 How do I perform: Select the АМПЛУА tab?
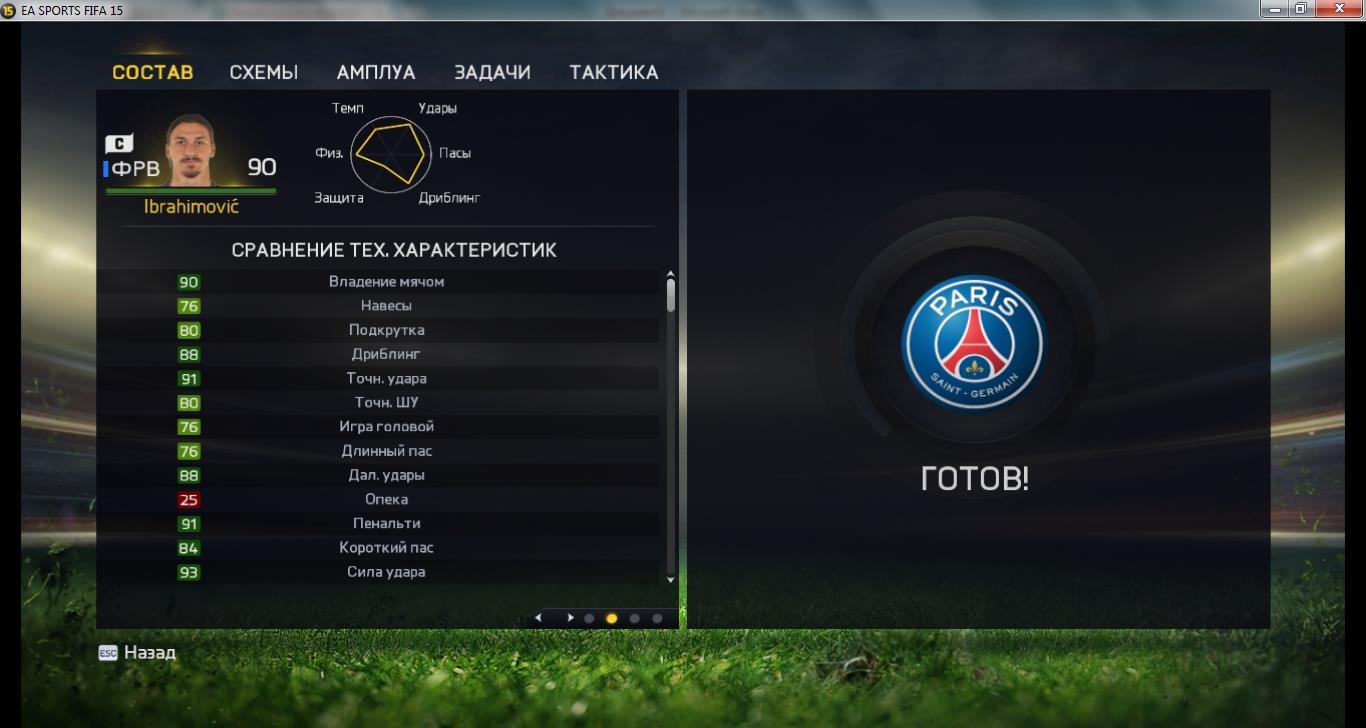(x=376, y=72)
